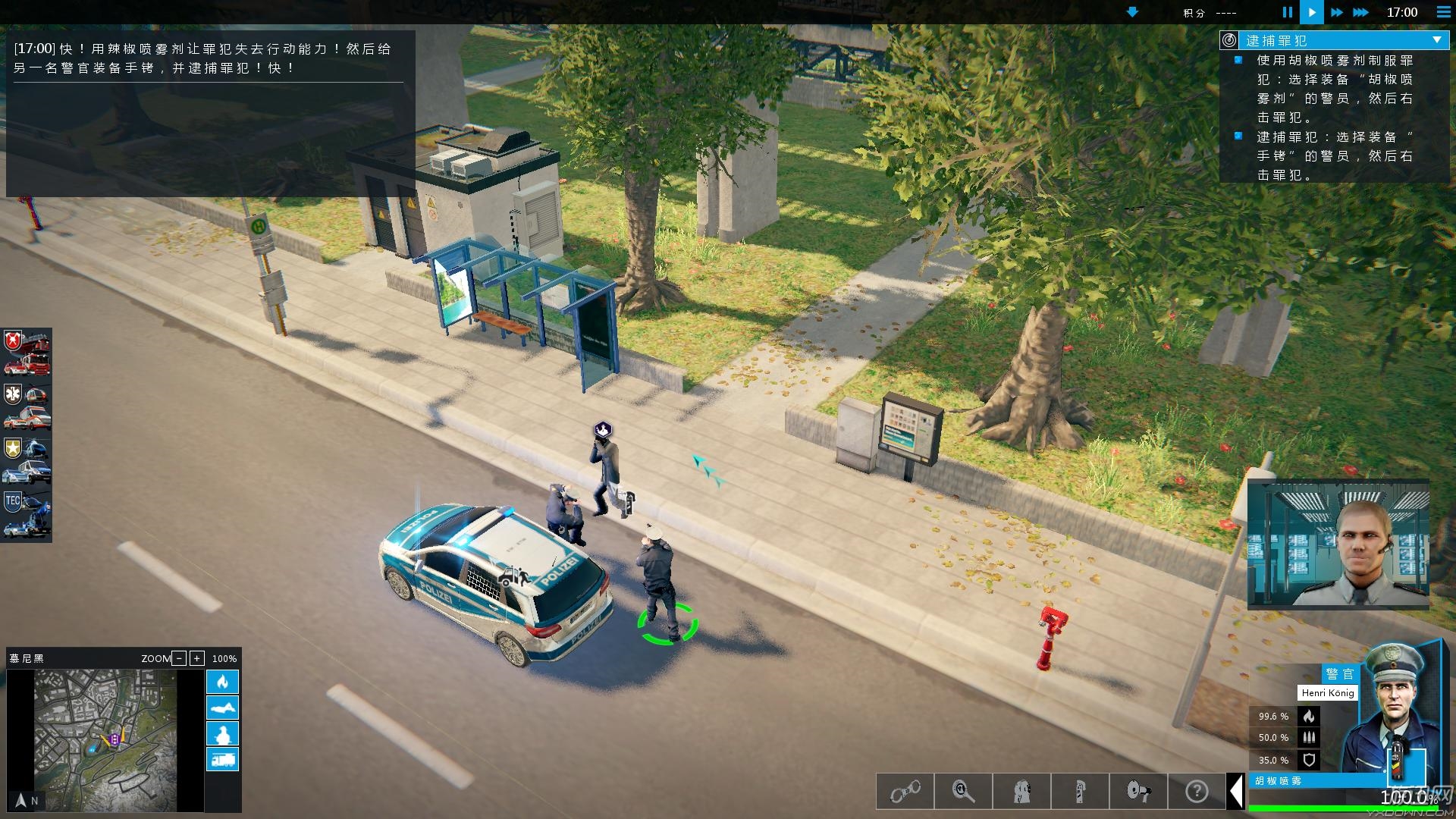Pause the game simulation
This screenshot has width=1456, height=819.
[x=1287, y=12]
